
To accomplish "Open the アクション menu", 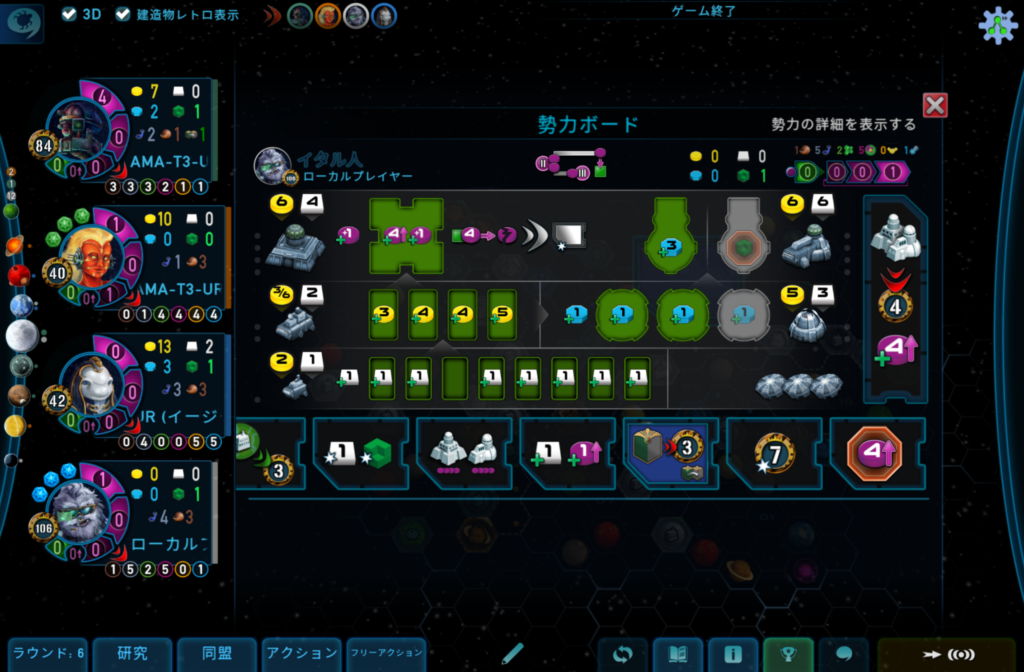I will click(301, 654).
